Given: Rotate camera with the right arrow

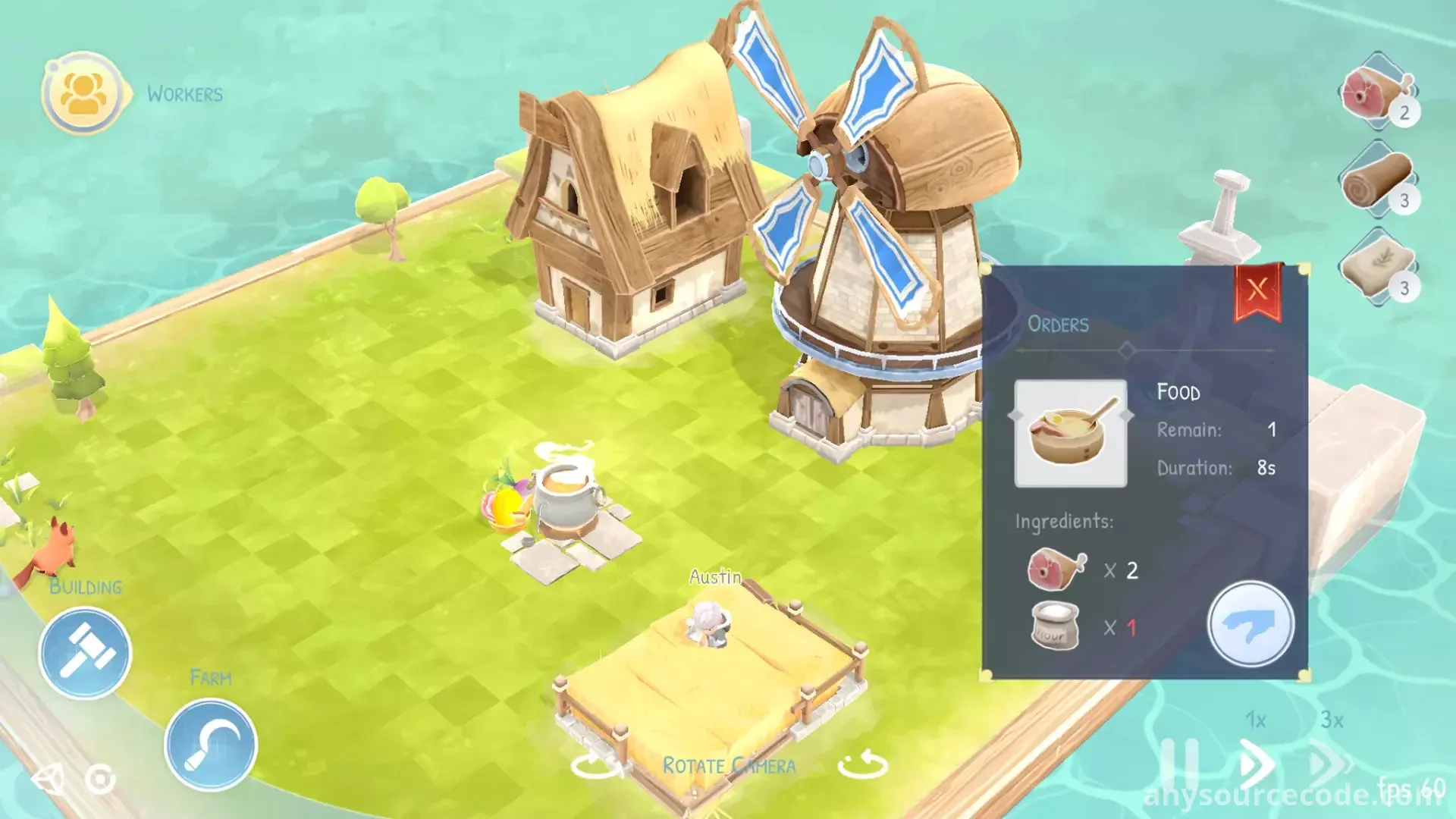Looking at the screenshot, I should coord(862,764).
